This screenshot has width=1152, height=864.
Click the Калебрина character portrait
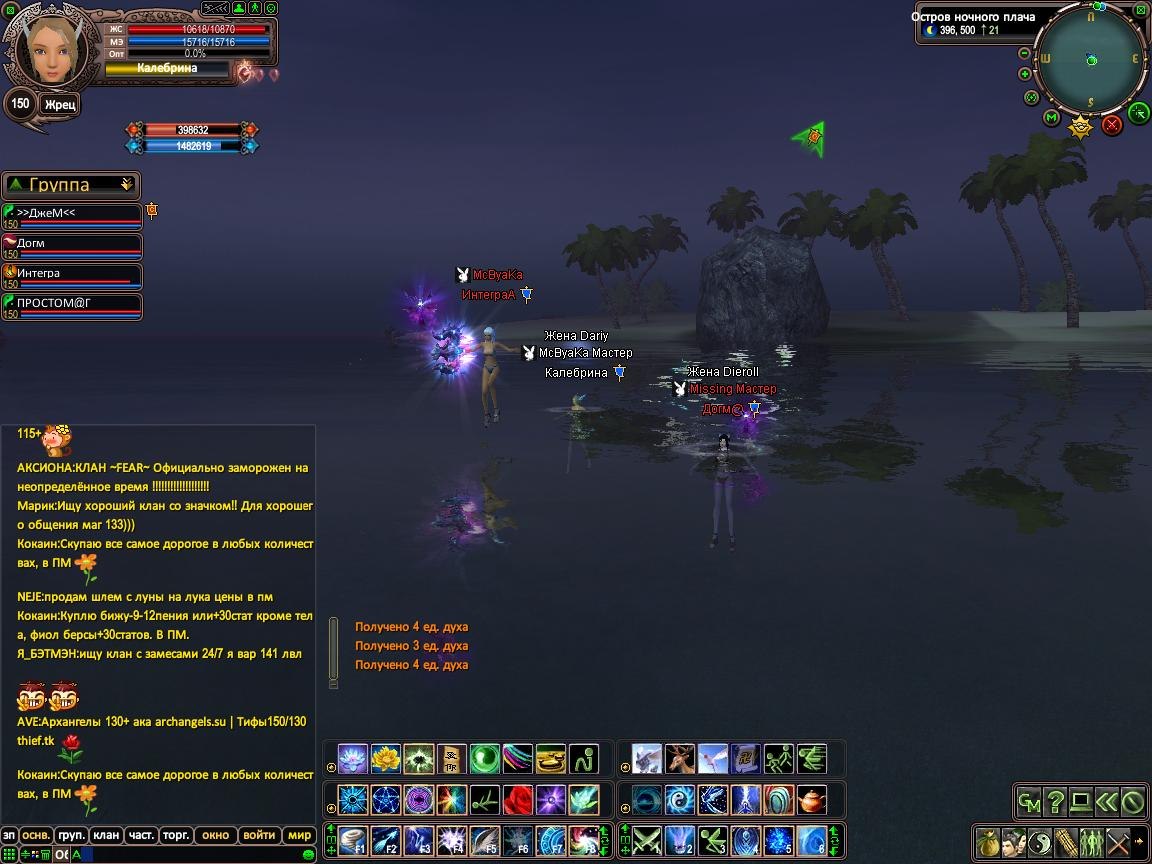click(x=46, y=48)
